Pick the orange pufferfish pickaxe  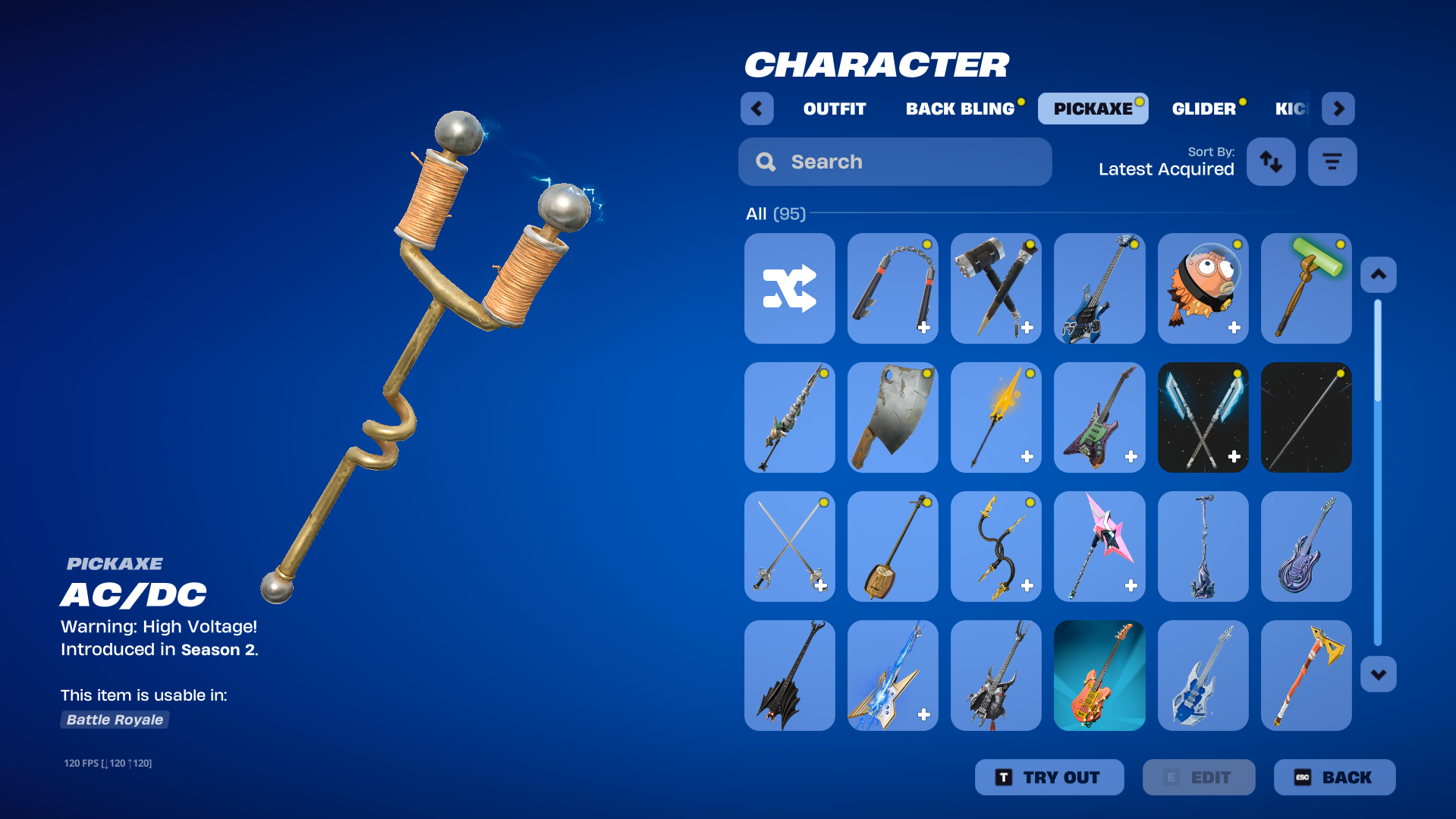pyautogui.click(x=1203, y=288)
